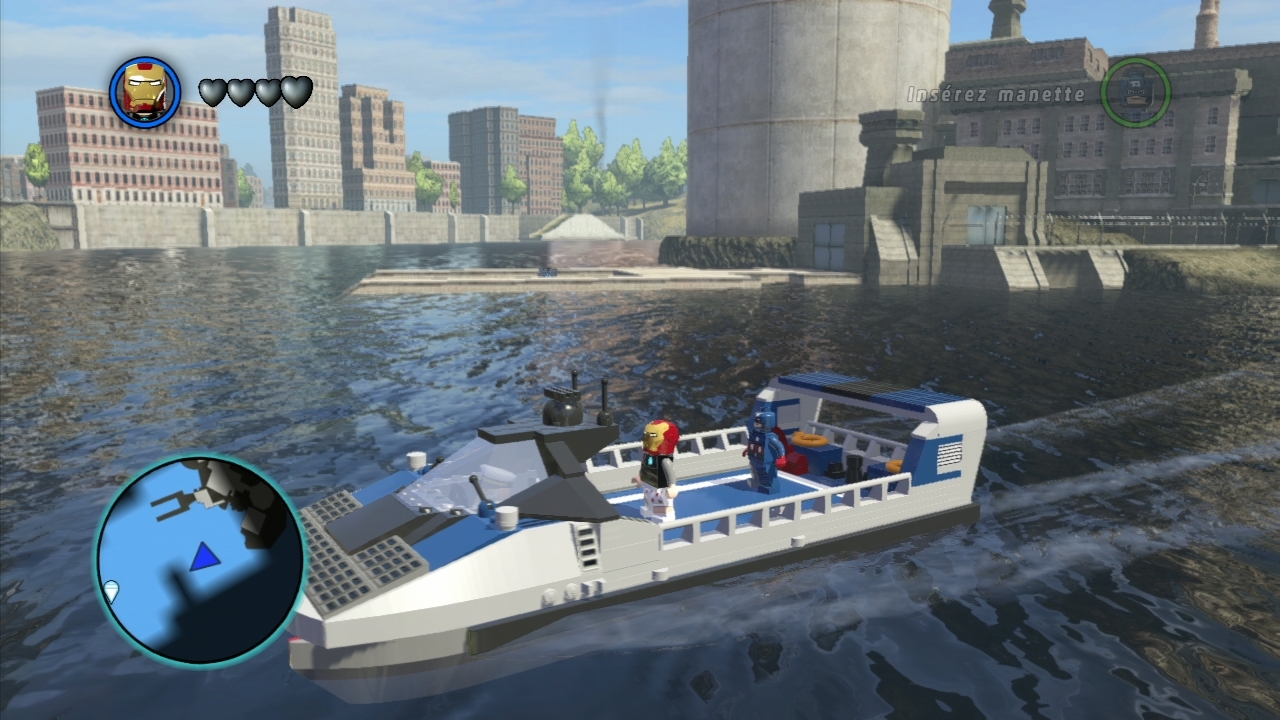This screenshot has width=1280, height=720.
Task: Open the circular city minimap
Action: pyautogui.click(x=200, y=560)
